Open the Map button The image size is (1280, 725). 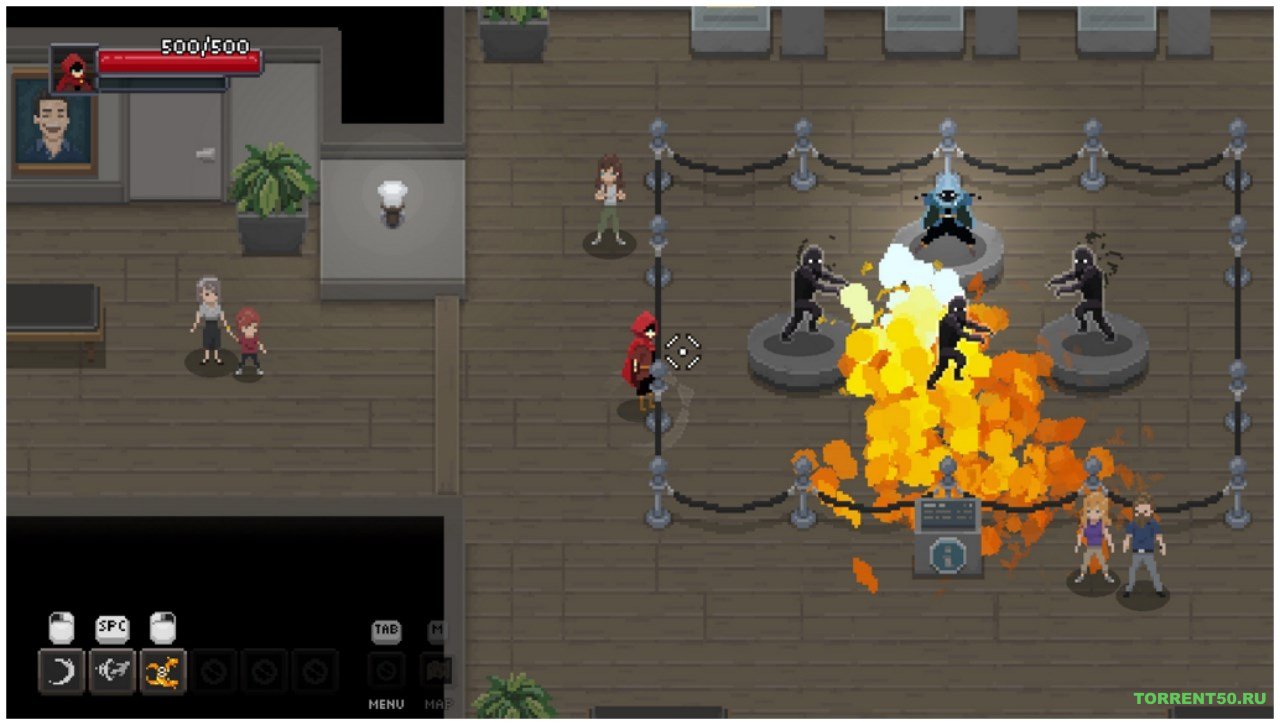click(x=437, y=670)
